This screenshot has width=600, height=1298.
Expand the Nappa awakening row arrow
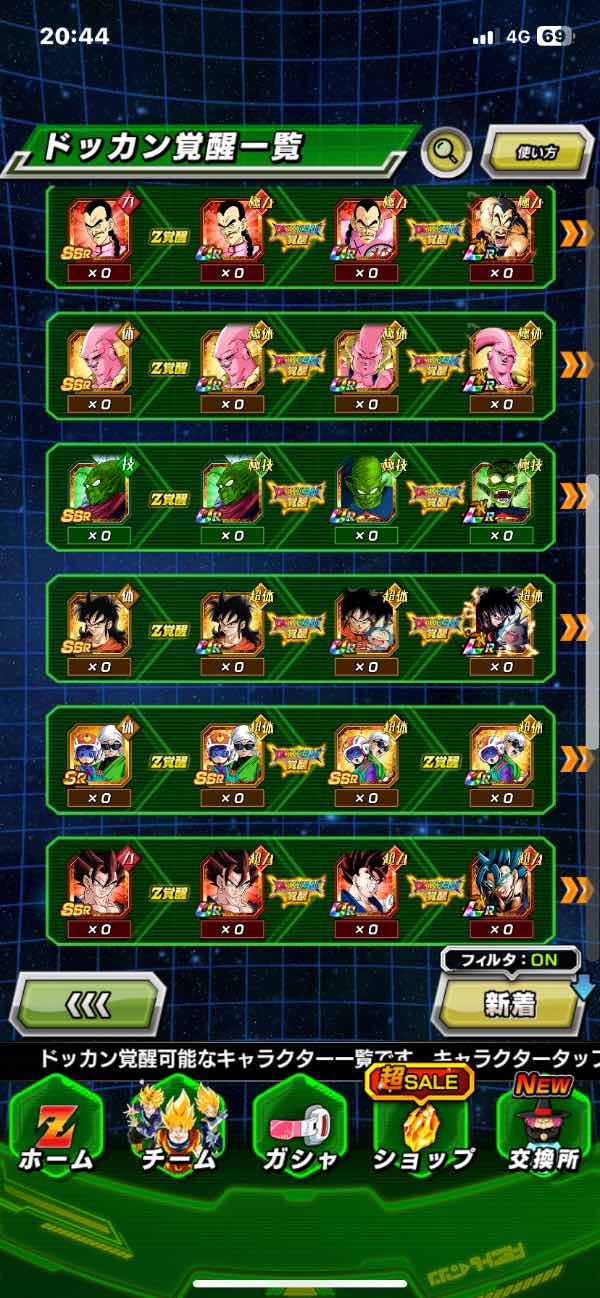point(575,234)
